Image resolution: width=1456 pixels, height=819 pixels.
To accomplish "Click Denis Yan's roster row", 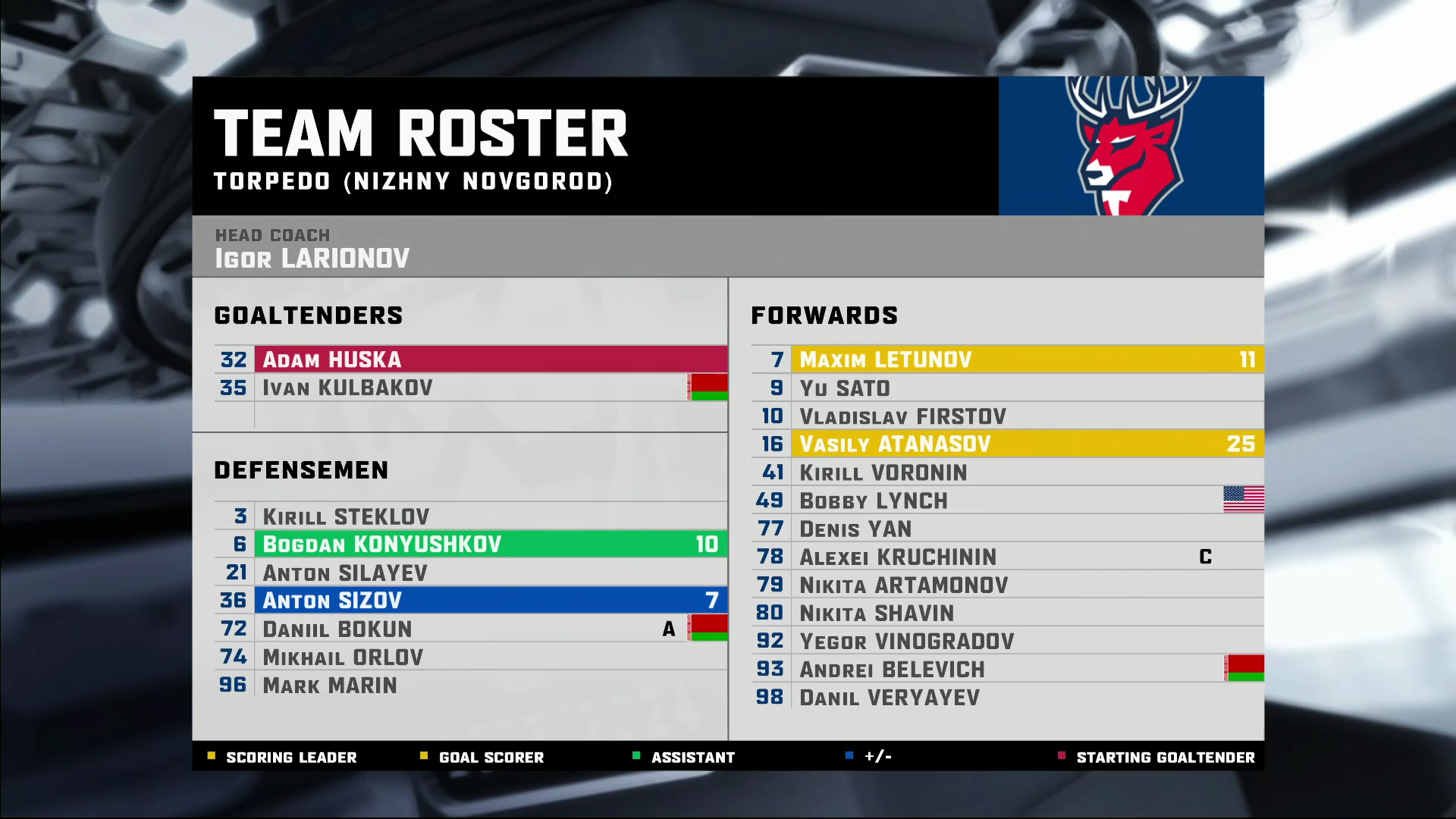I will click(1007, 529).
